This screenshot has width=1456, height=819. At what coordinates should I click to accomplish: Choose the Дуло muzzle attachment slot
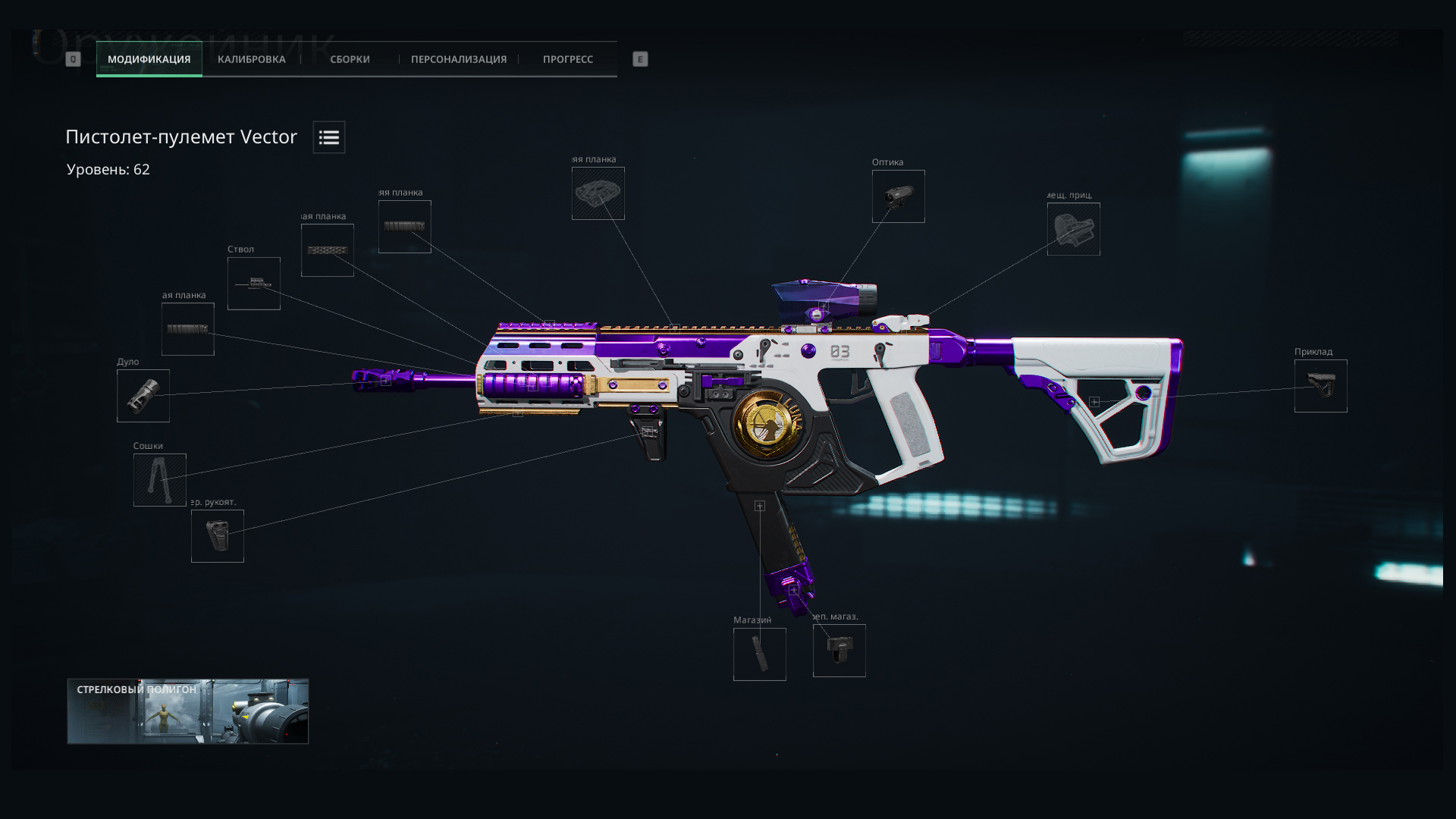click(x=143, y=396)
